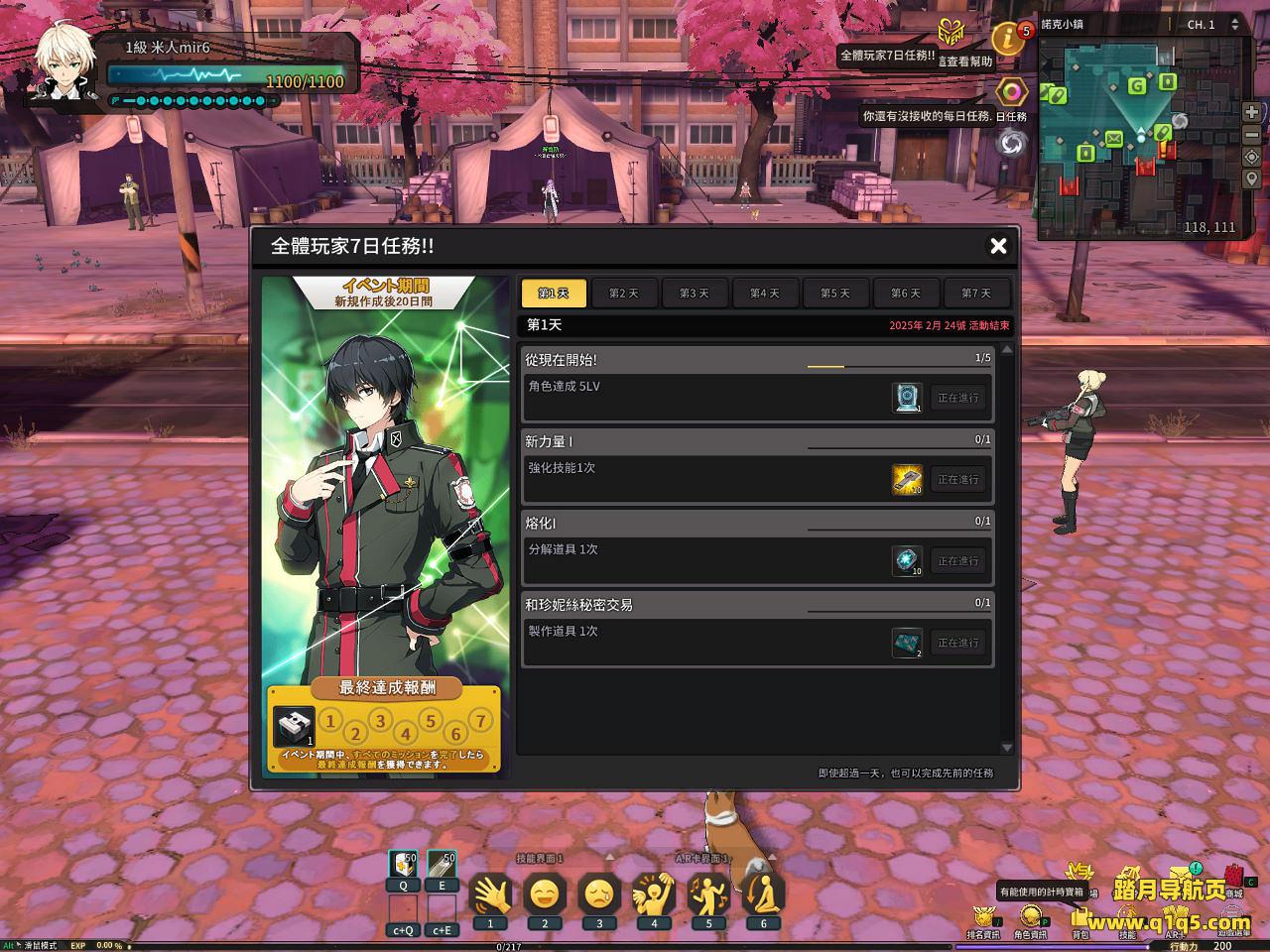Image resolution: width=1270 pixels, height=952 pixels.
Task: Click the 正在進行 button for 角色達成 5LV
Action: click(957, 398)
